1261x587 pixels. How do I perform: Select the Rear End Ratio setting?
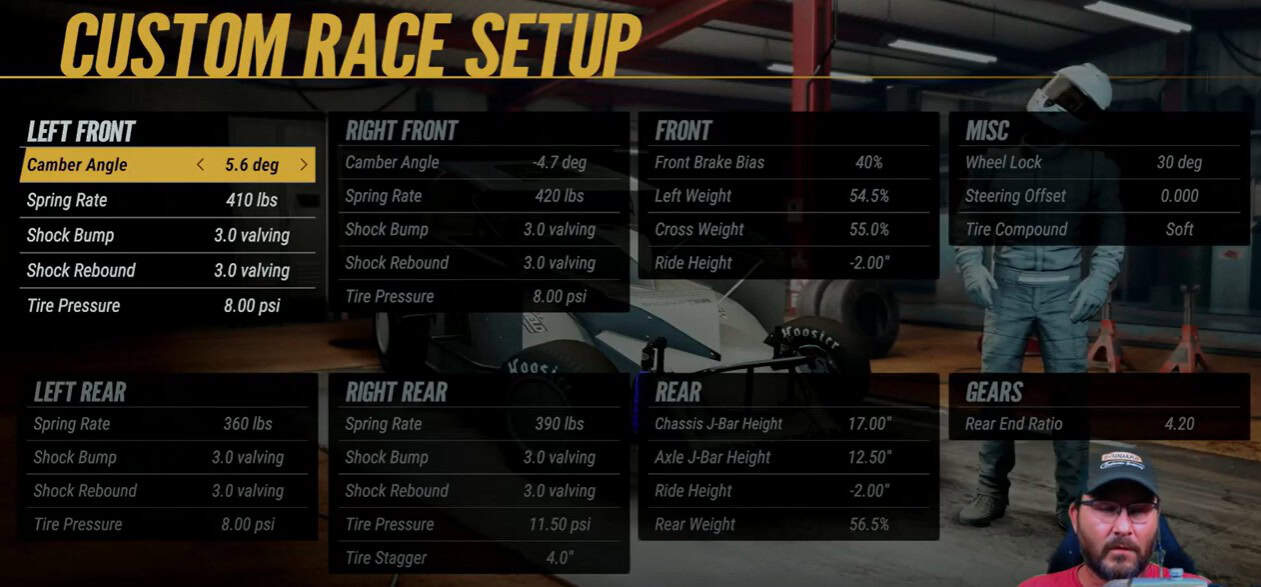tap(1097, 424)
